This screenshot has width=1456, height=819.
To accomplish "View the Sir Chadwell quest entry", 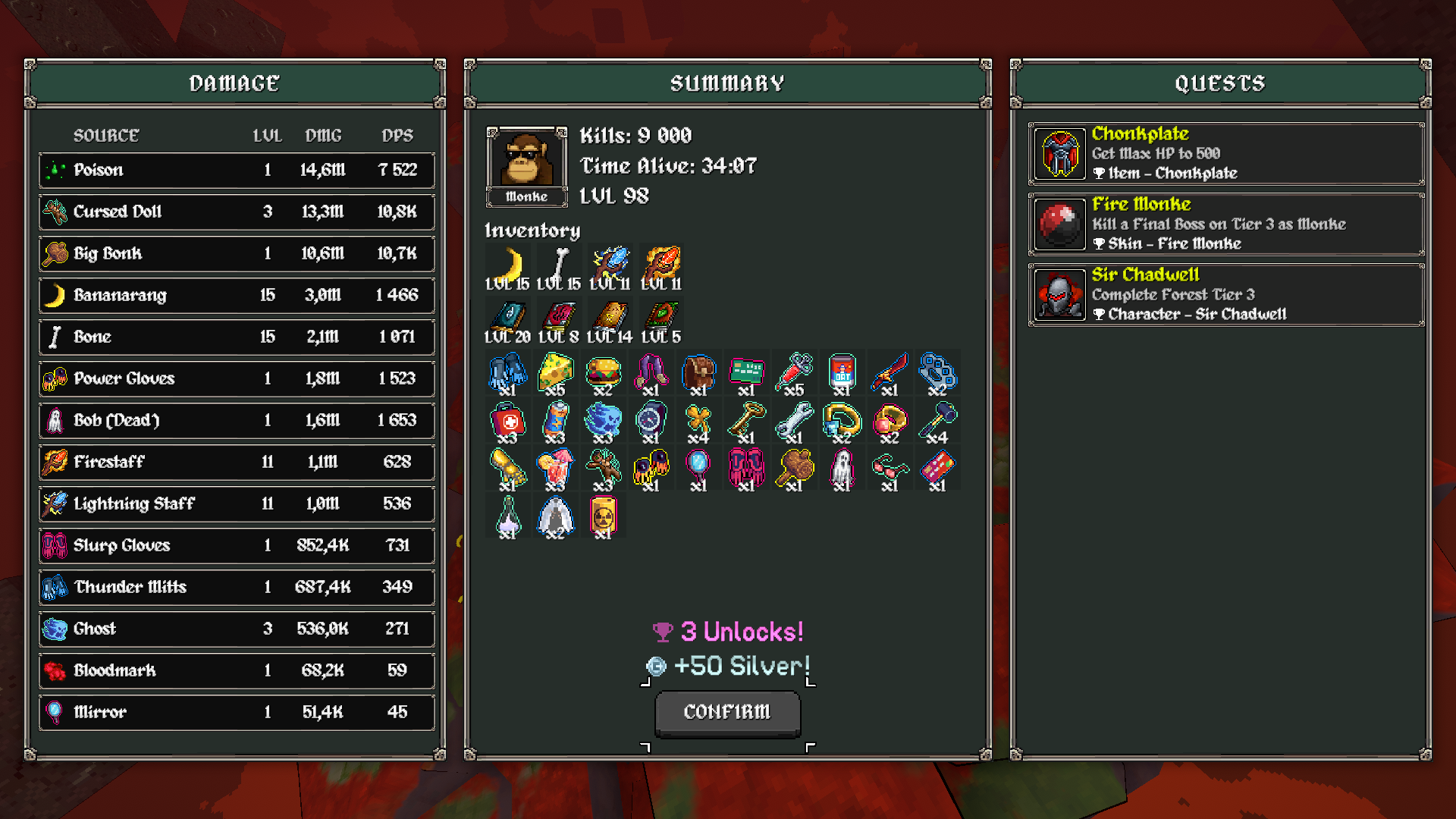I will pyautogui.click(x=1225, y=295).
